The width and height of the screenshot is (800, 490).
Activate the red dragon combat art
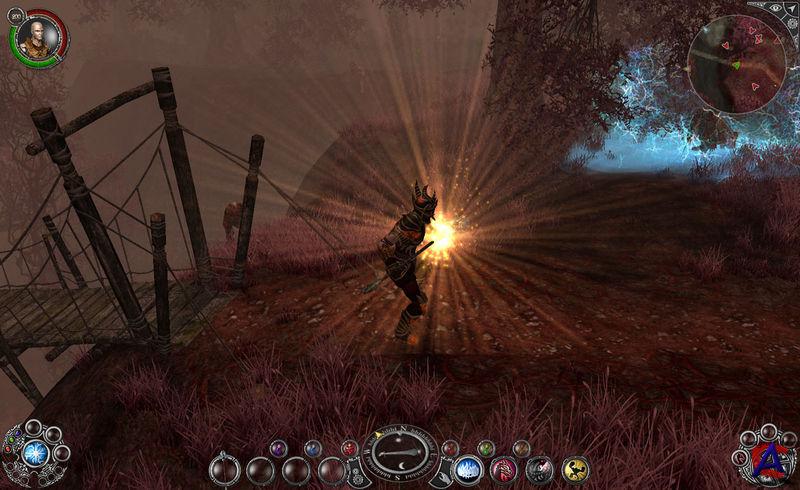503,468
